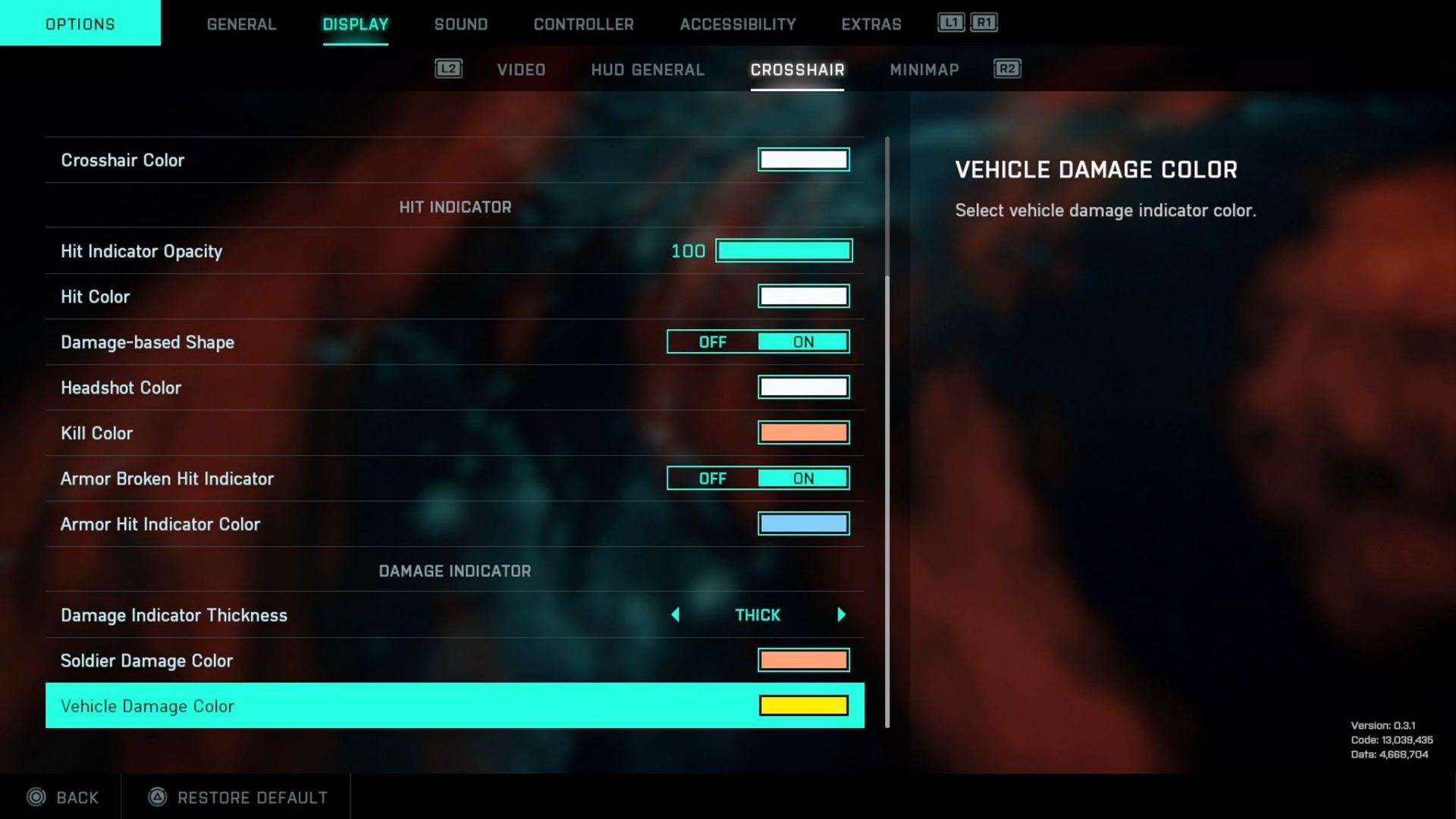Switch to the Accessibility tab

click(736, 24)
